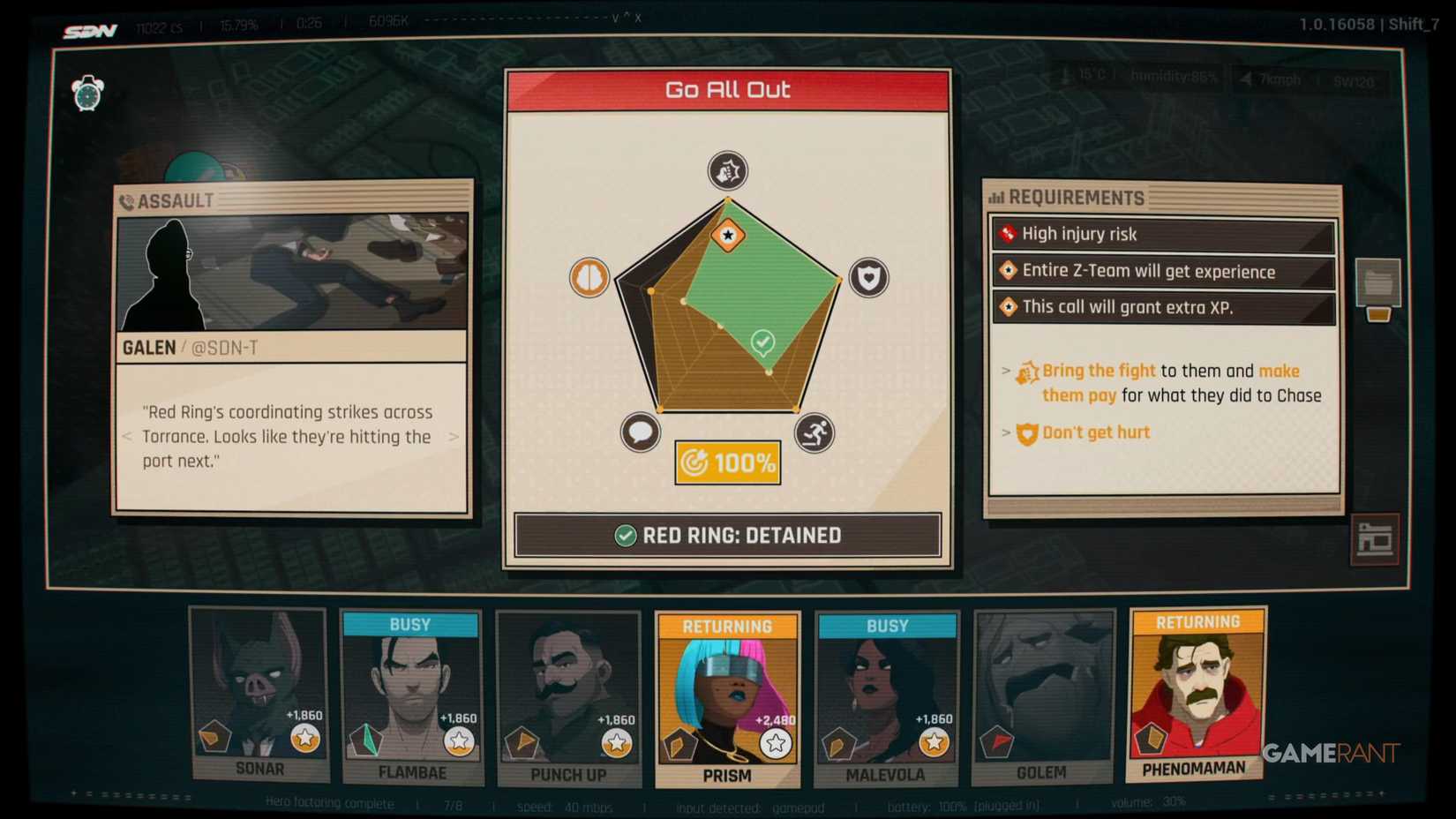The width and height of the screenshot is (1456, 819).
Task: Click the 100% success rate indicator
Action: [x=727, y=462]
